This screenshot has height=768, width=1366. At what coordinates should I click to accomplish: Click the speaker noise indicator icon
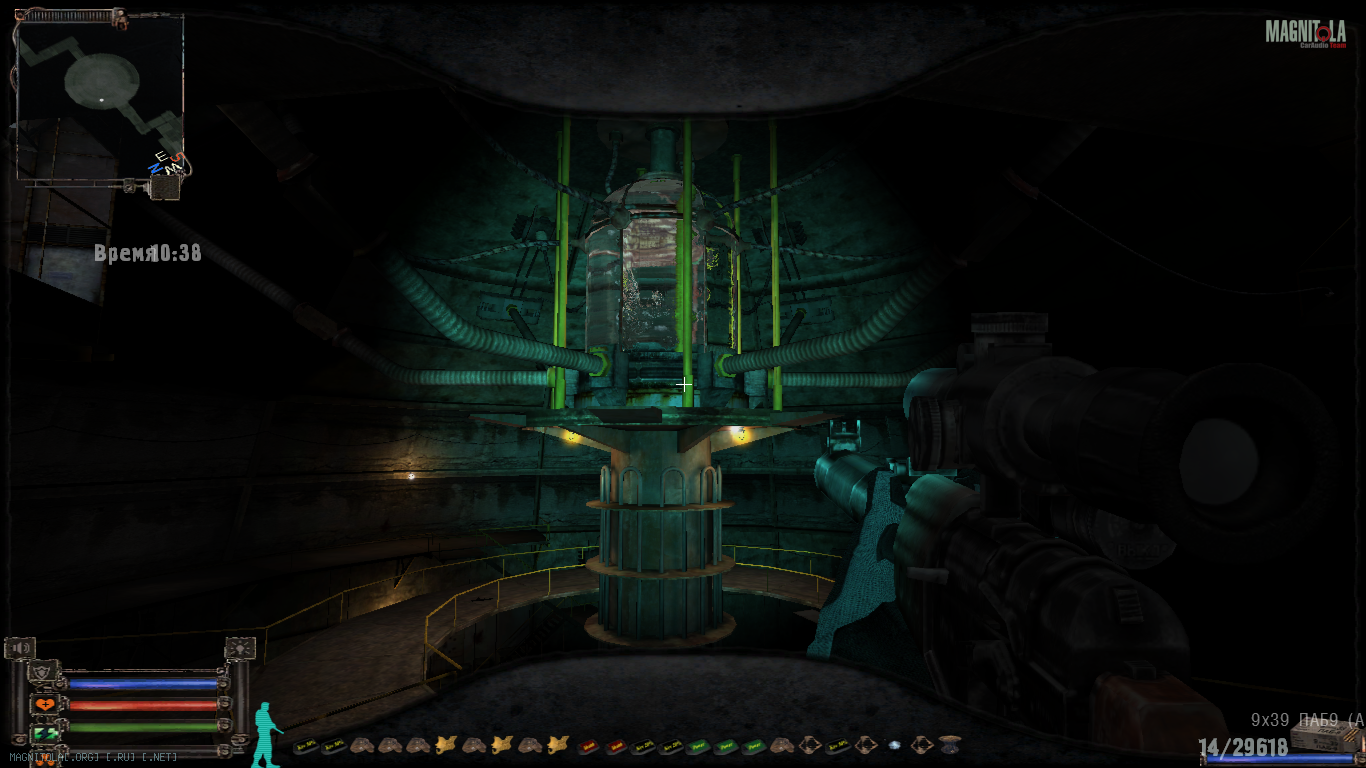coord(20,649)
